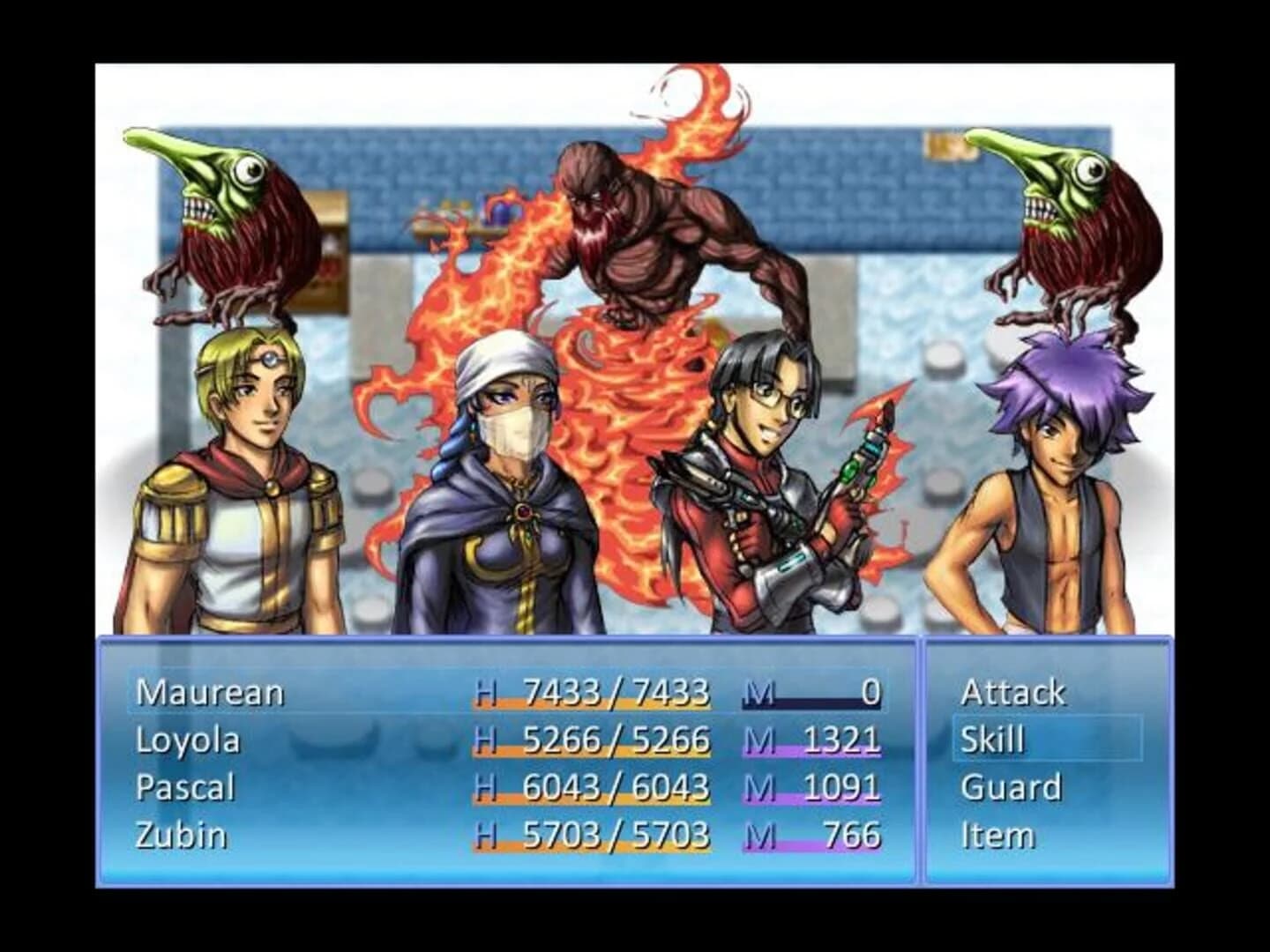Click the H icon beside Maurean

coord(485,694)
